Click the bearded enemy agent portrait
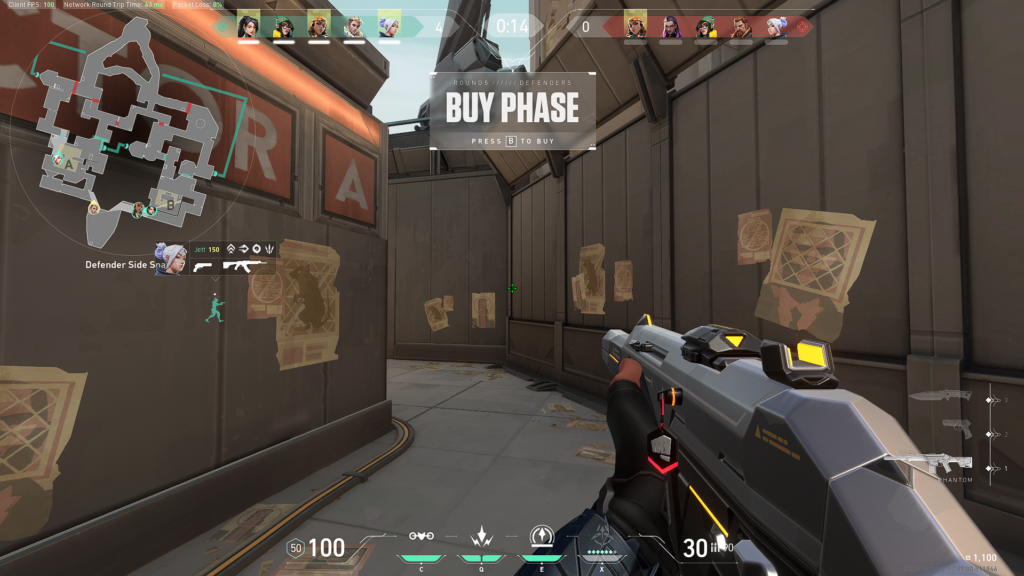 pyautogui.click(x=740, y=24)
